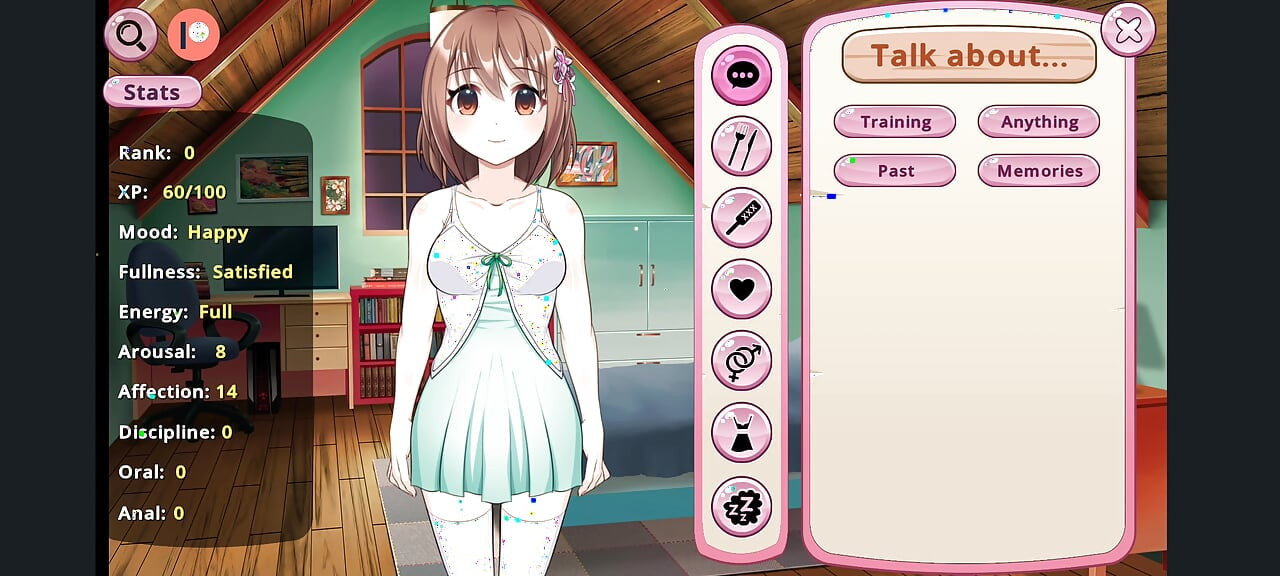
Task: Toggle the Stats panel button
Action: [152, 93]
